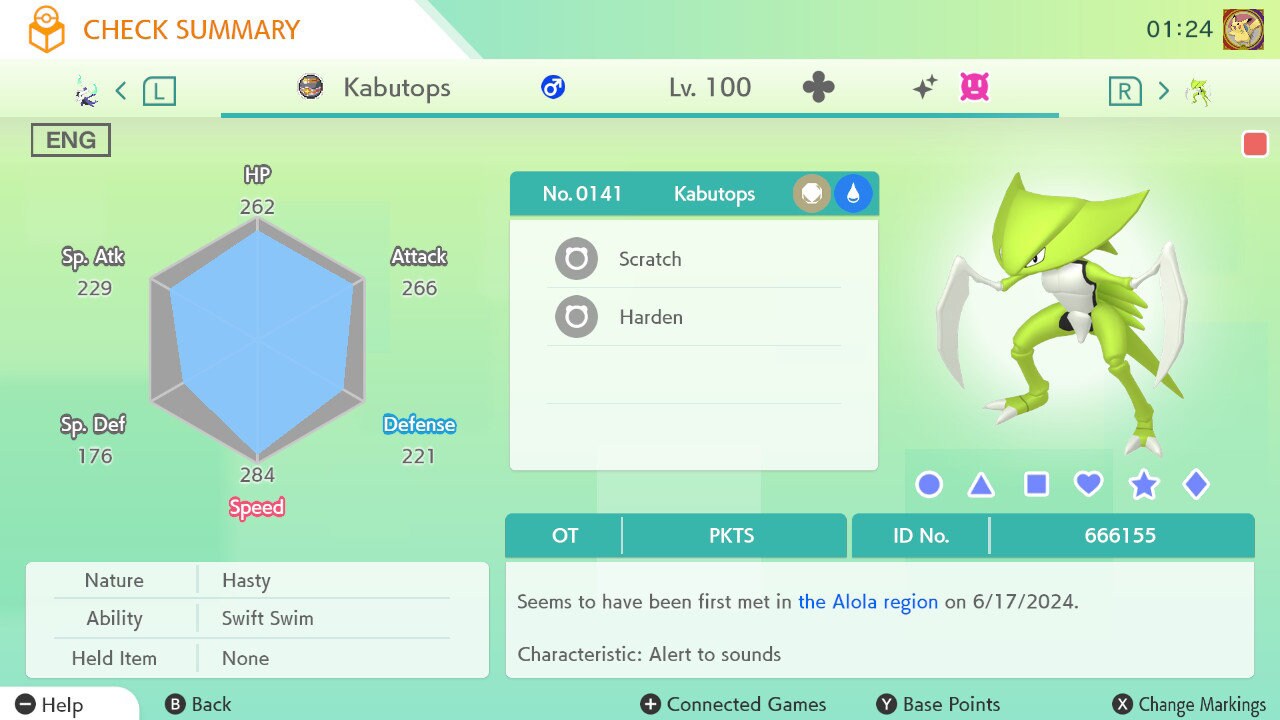1280x720 pixels.
Task: Toggle the circle marking
Action: (x=929, y=485)
